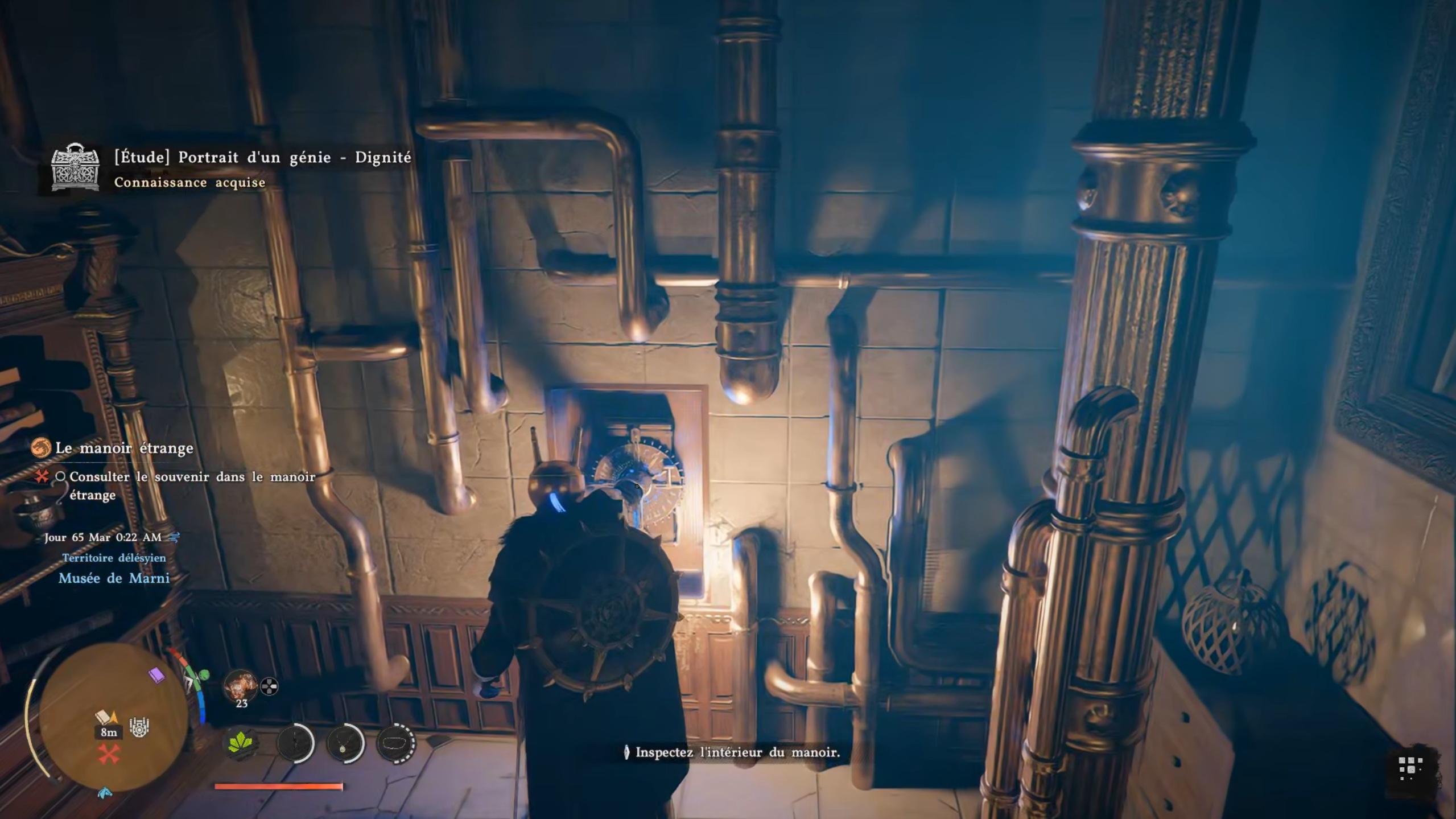Select the bracelet ring slot
The image size is (1456, 819).
point(395,743)
